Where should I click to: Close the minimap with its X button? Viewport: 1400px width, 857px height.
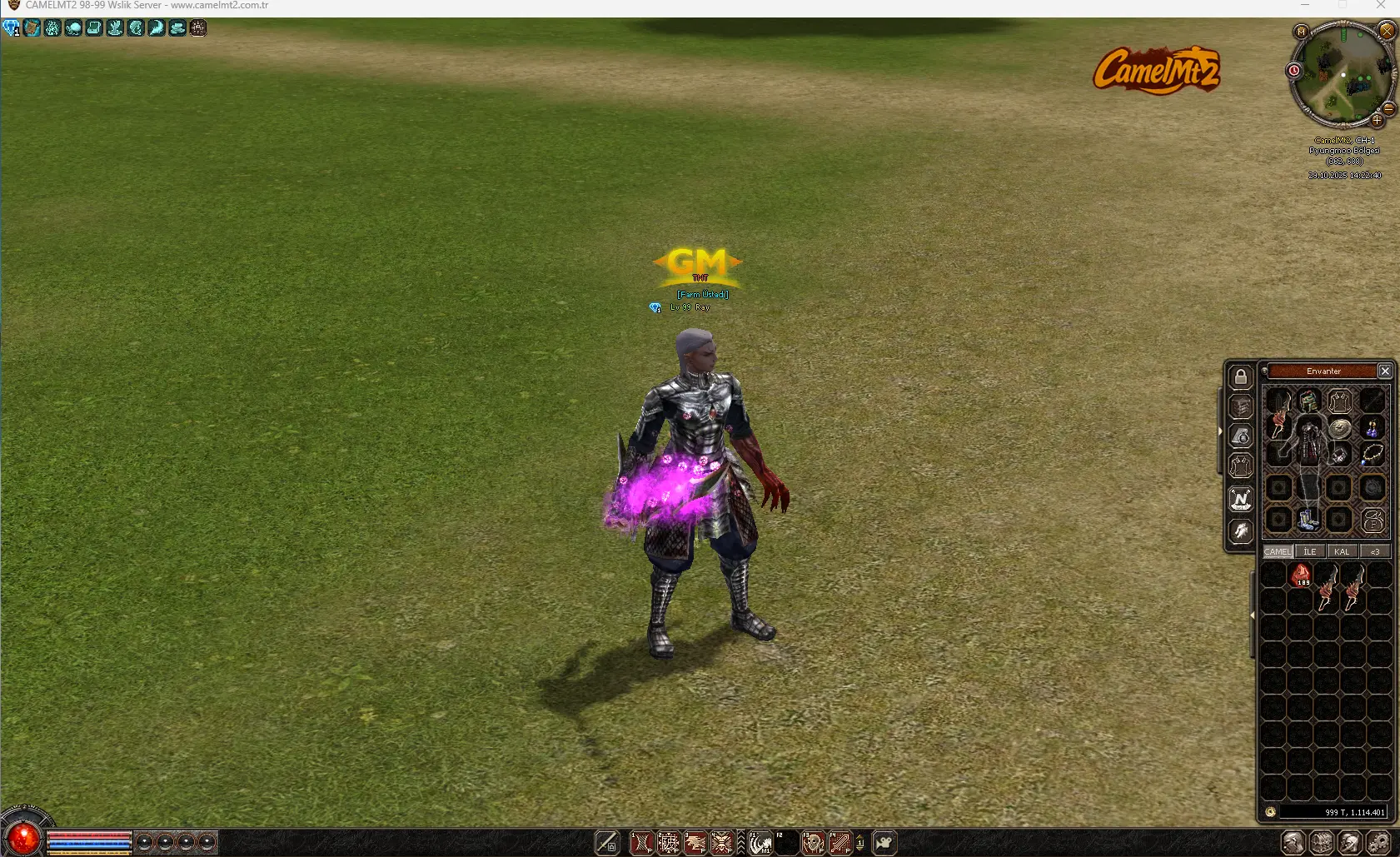coord(1387,32)
